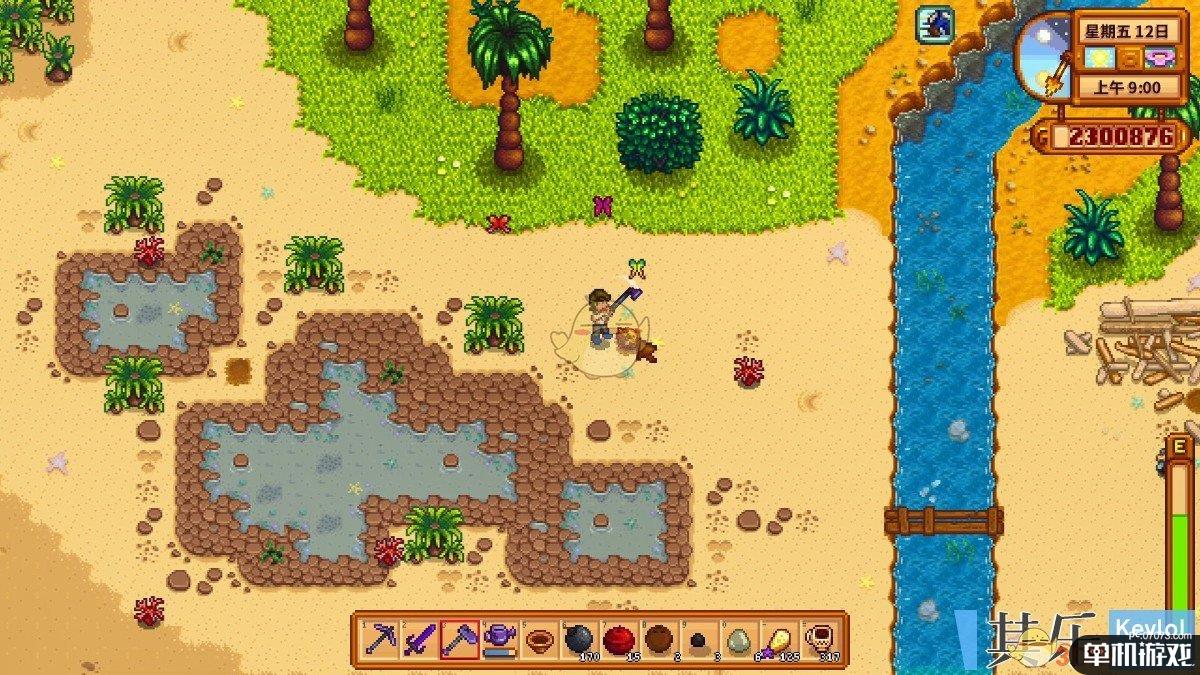The width and height of the screenshot is (1200, 675).
Task: Click the active buff icon beside the clock
Action: [937, 24]
